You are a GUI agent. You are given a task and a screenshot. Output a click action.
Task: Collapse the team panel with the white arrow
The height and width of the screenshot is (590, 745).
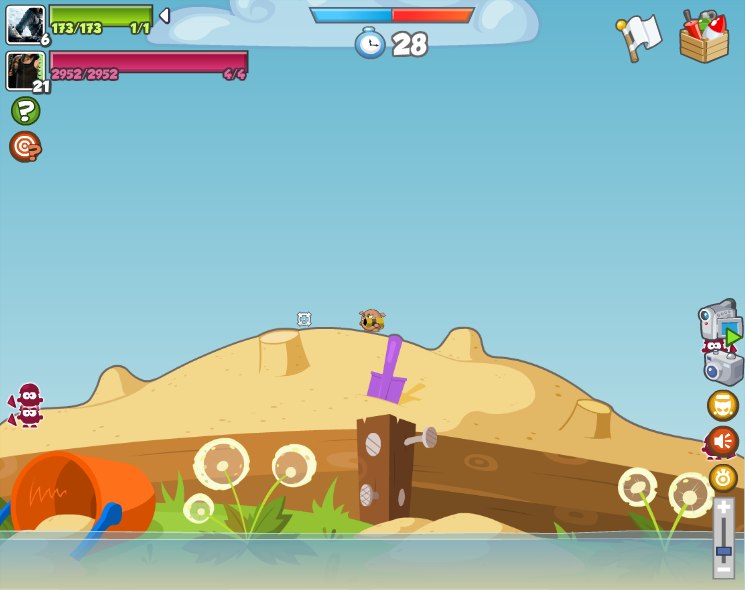pos(164,16)
